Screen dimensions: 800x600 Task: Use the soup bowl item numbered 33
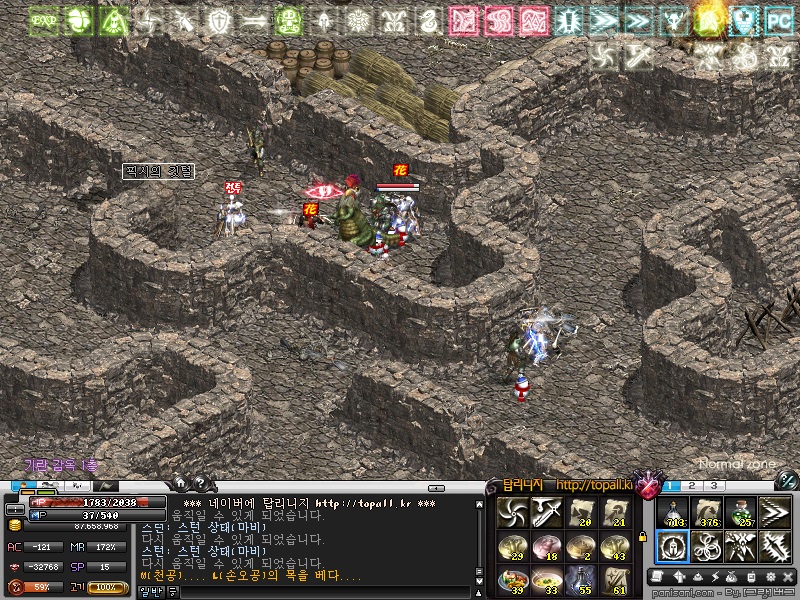546,580
